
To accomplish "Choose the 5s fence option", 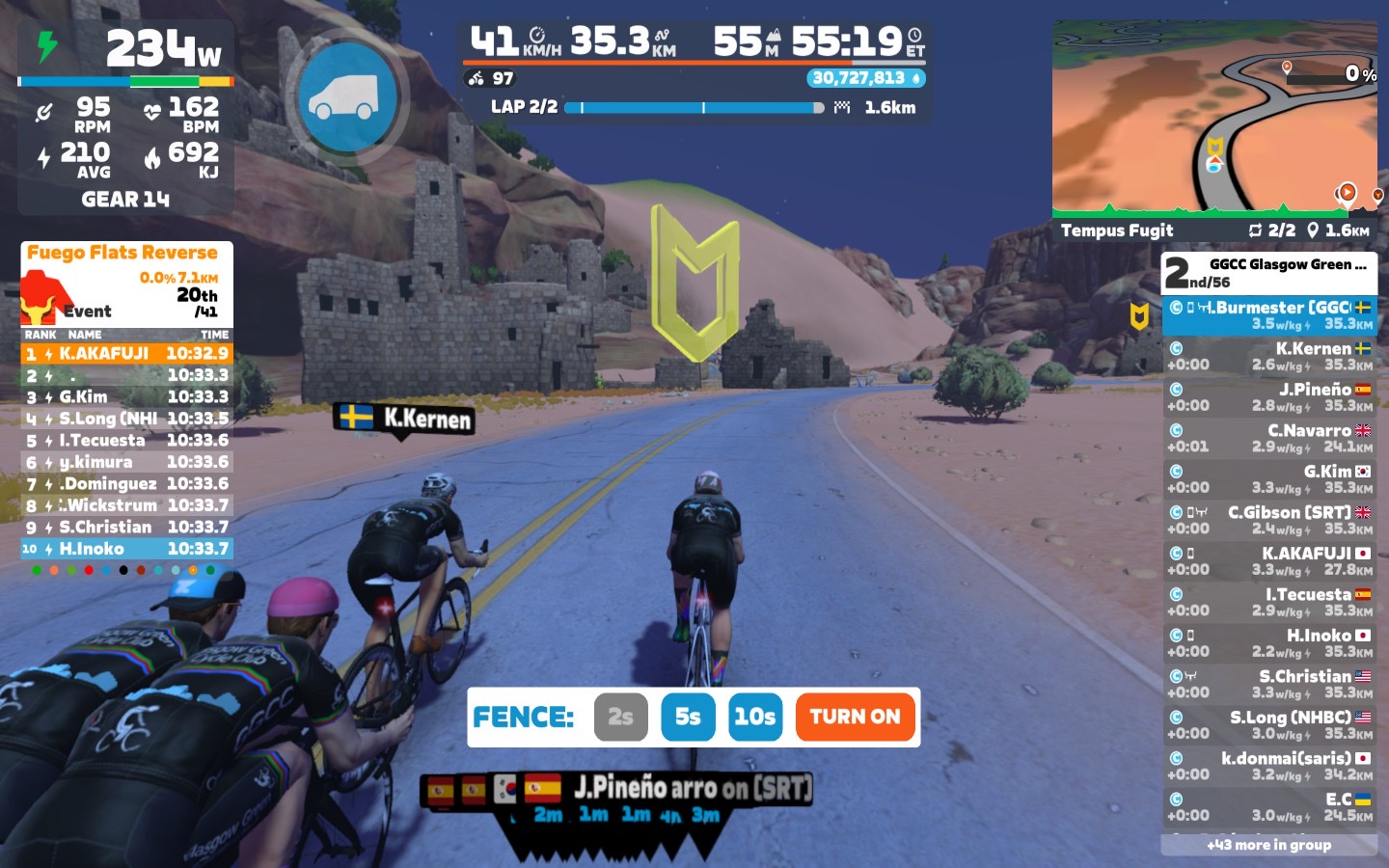I will click(x=688, y=717).
